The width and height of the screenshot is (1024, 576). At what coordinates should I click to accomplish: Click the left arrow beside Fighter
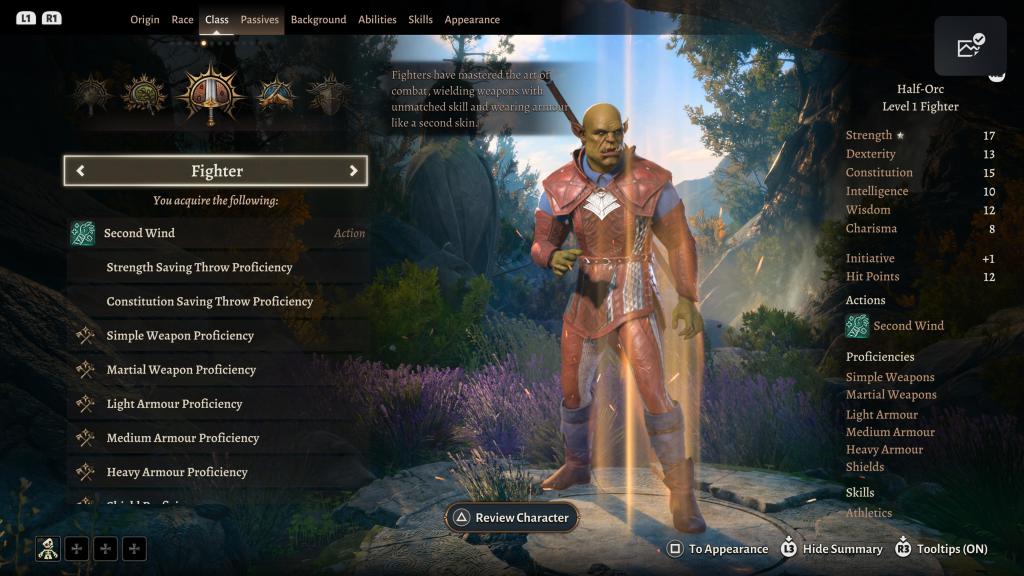[80, 171]
